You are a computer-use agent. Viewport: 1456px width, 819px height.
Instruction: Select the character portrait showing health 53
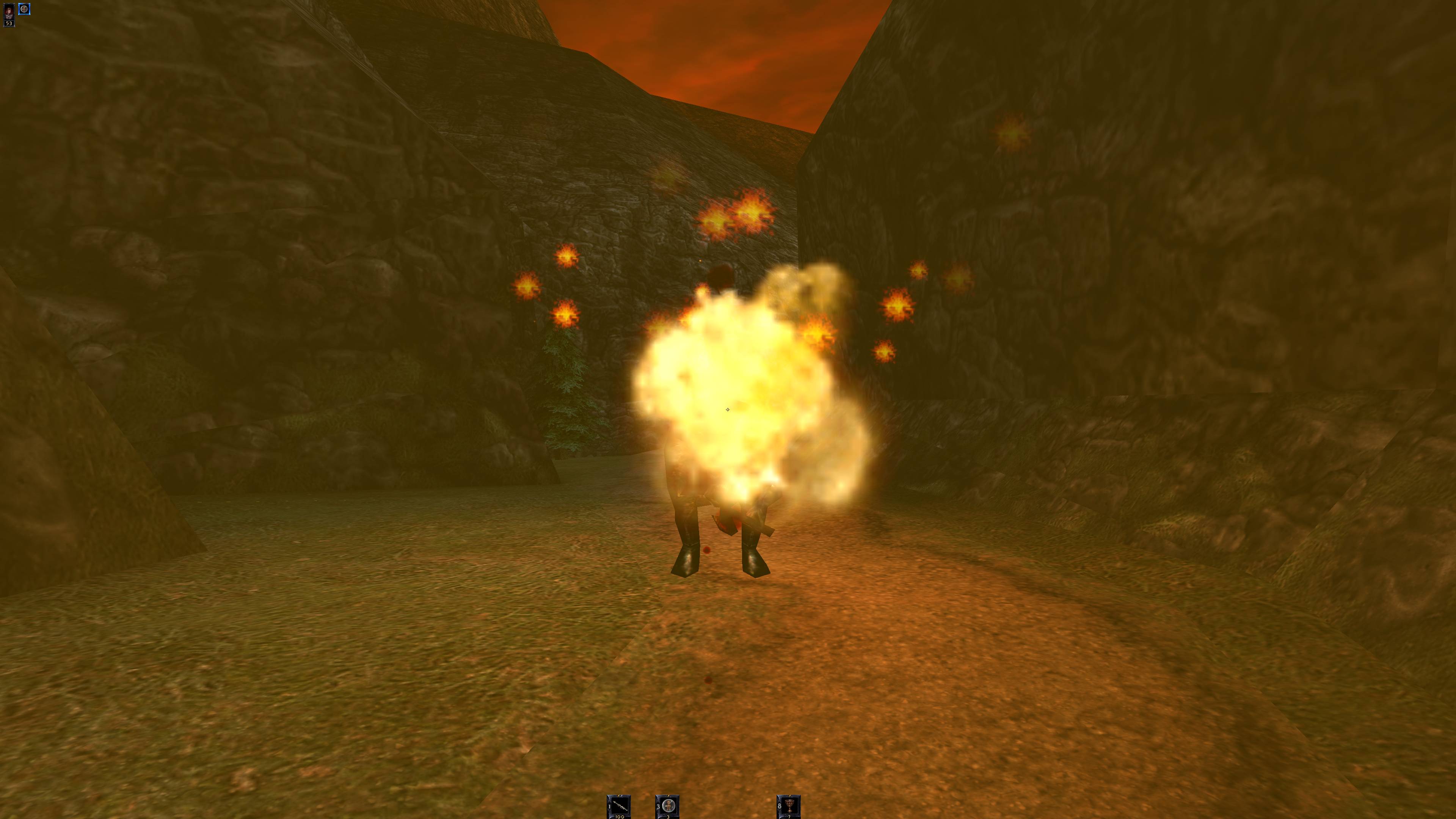click(x=8, y=15)
